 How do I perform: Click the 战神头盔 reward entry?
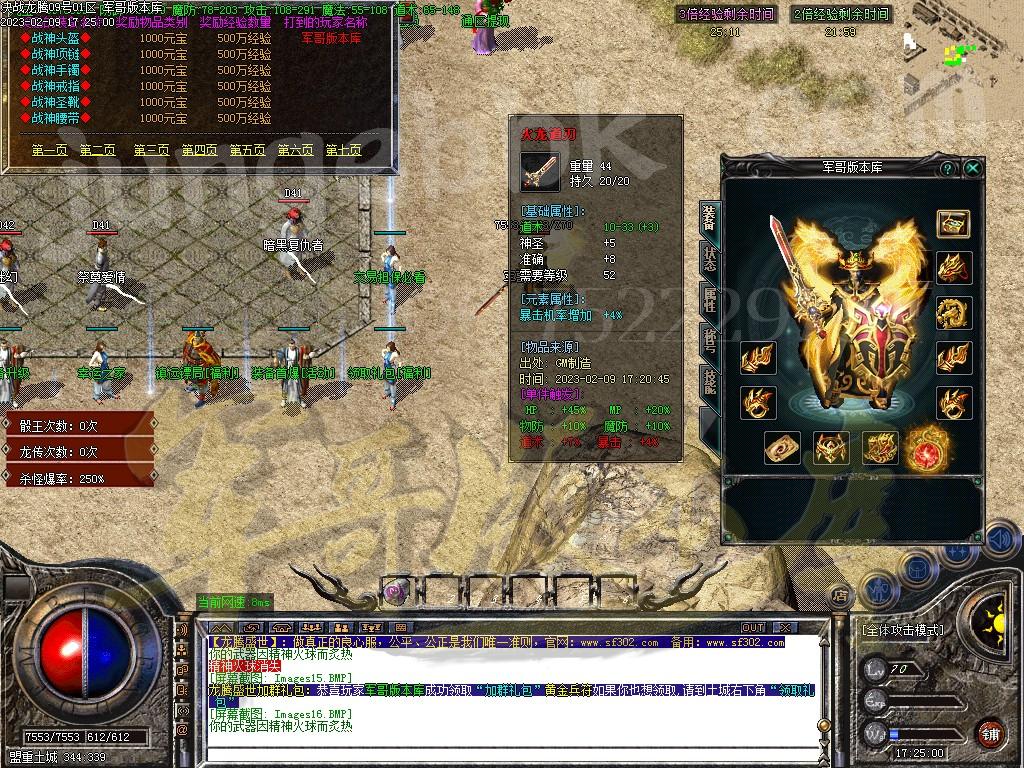click(x=56, y=38)
